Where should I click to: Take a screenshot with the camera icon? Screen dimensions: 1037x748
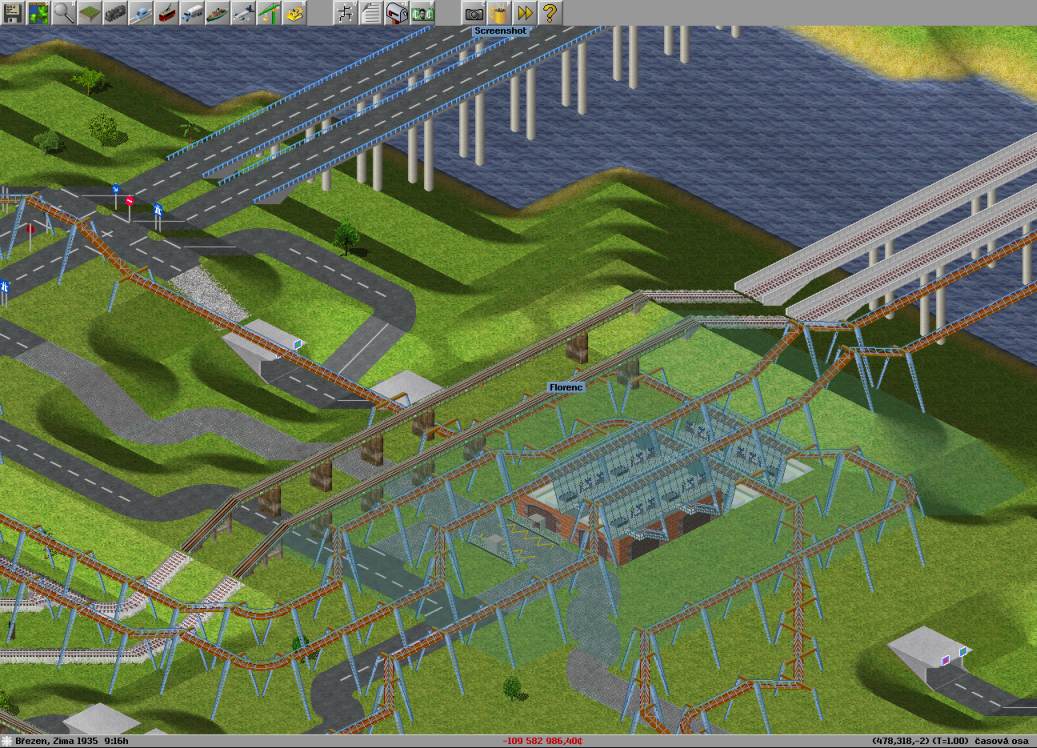click(x=473, y=13)
